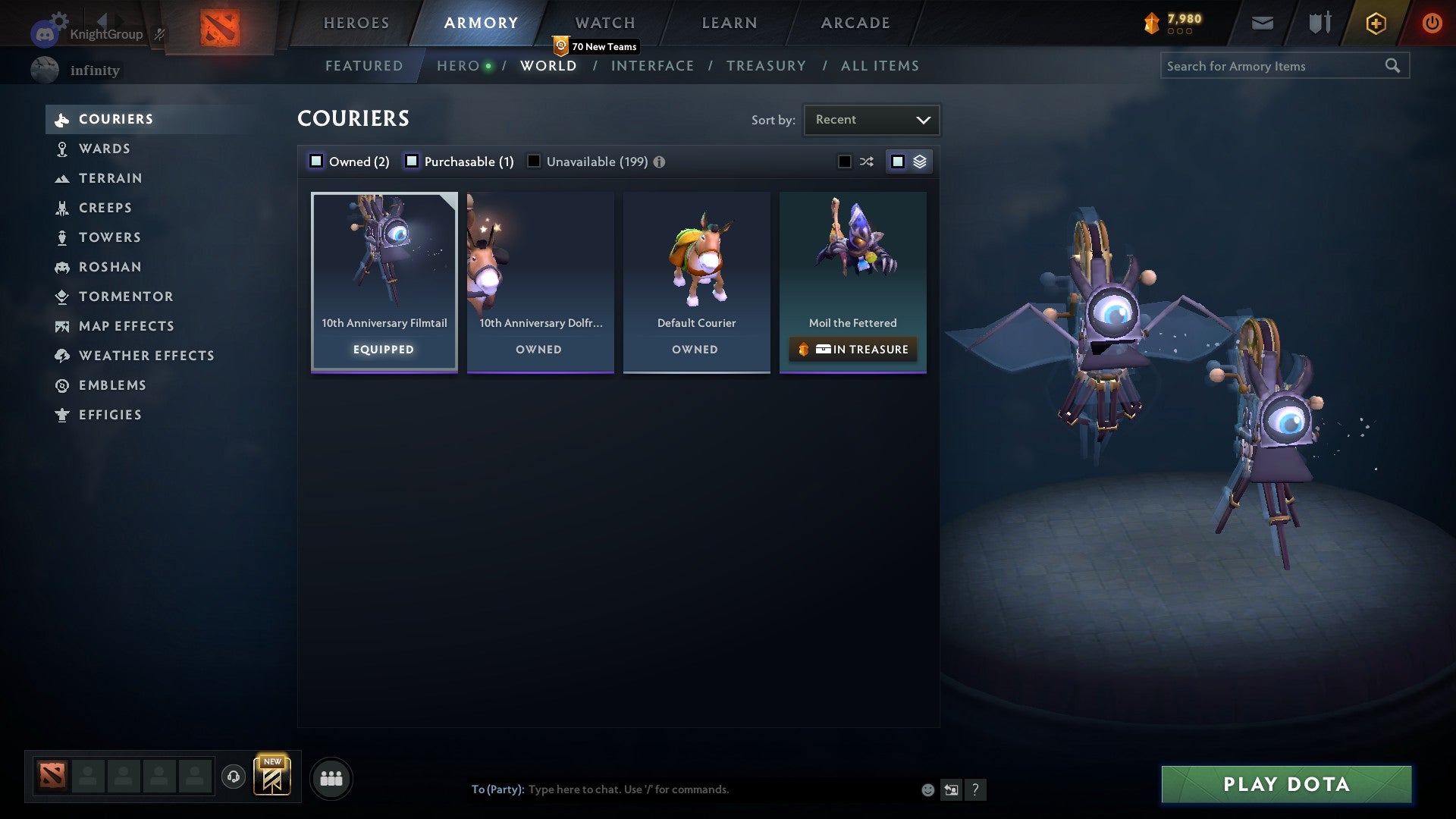Click the armory shield-and-sword icon
This screenshot has width=1456, height=819.
[1319, 23]
